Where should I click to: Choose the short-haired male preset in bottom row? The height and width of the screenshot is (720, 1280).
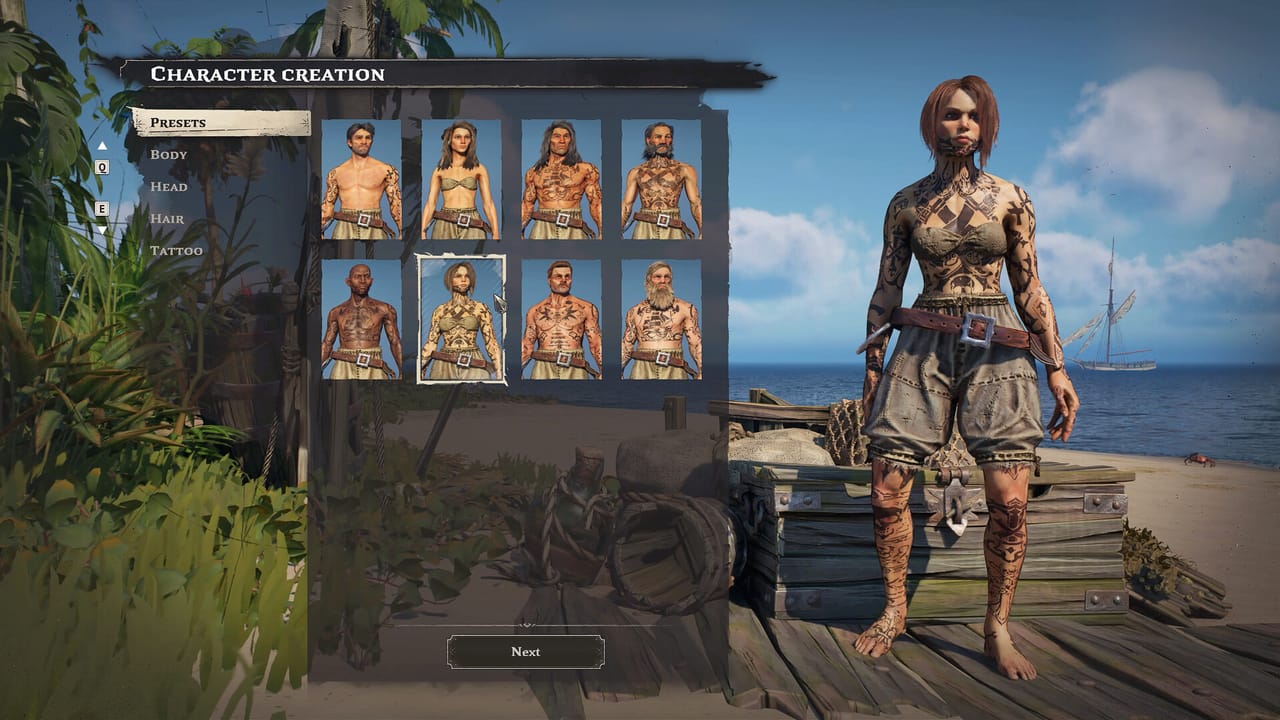(559, 320)
